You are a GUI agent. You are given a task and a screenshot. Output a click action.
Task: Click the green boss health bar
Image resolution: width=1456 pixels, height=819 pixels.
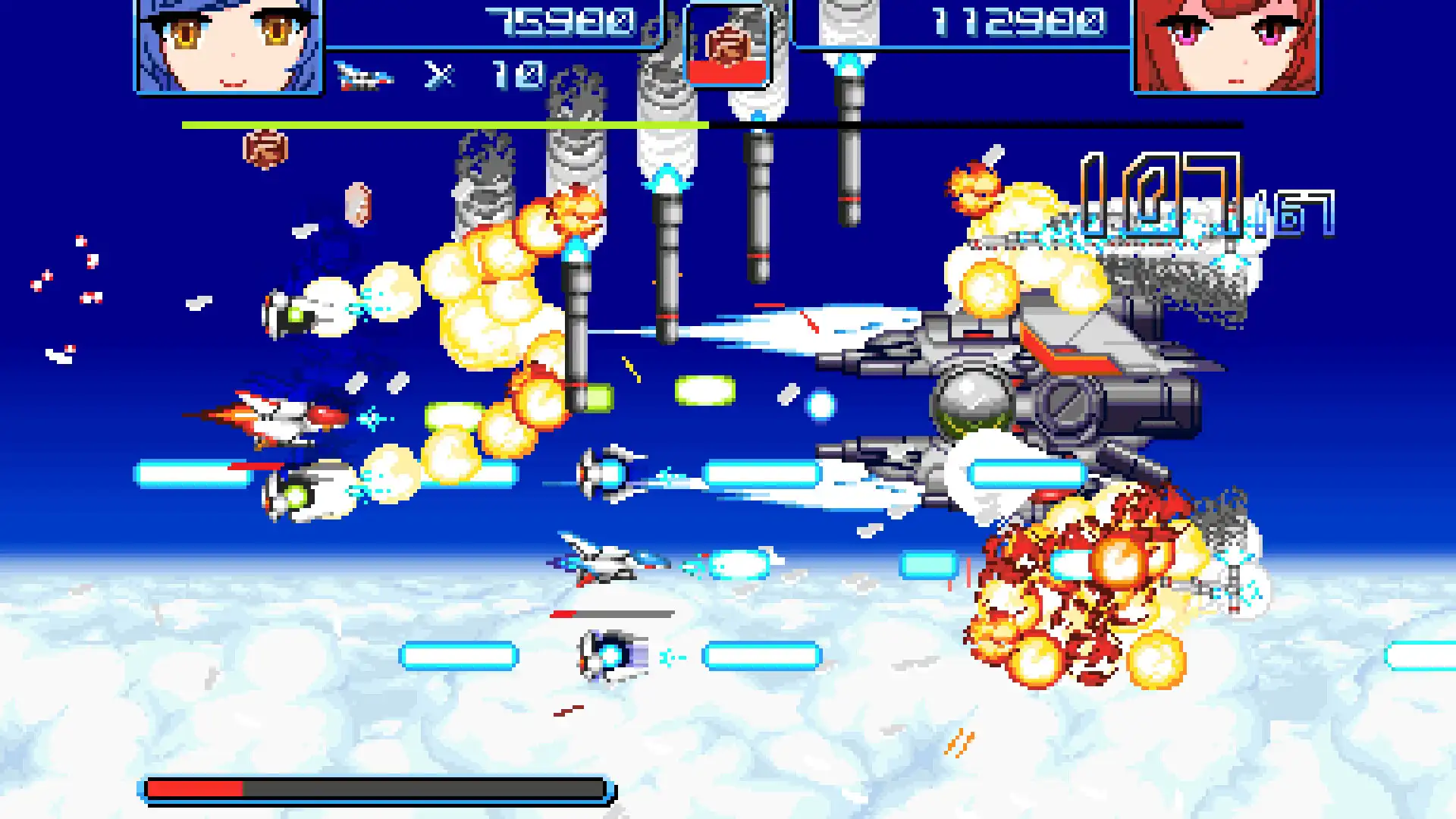[440, 123]
